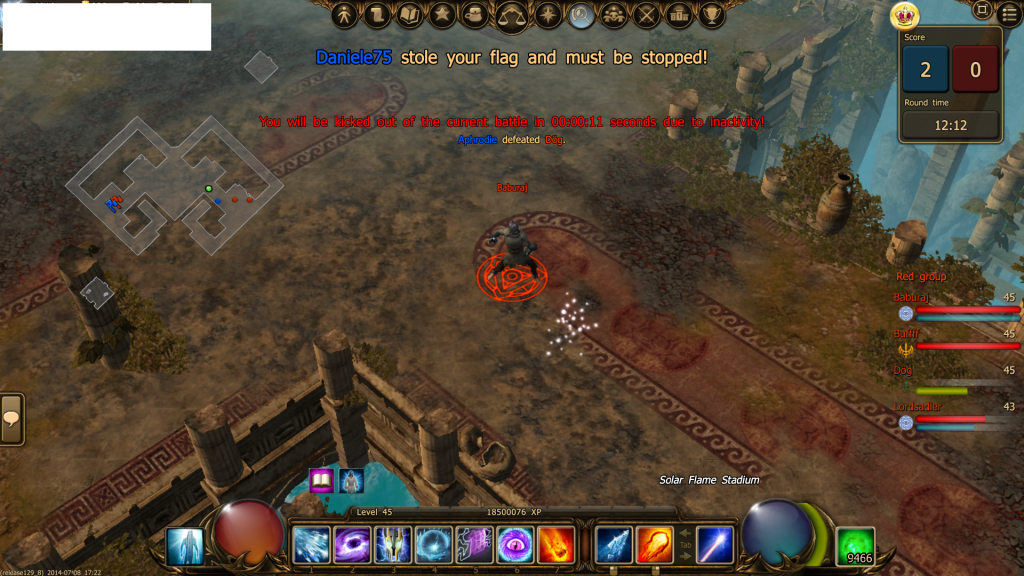The width and height of the screenshot is (1024, 576).
Task: Use the green essence slot showing 9466
Action: coord(856,546)
